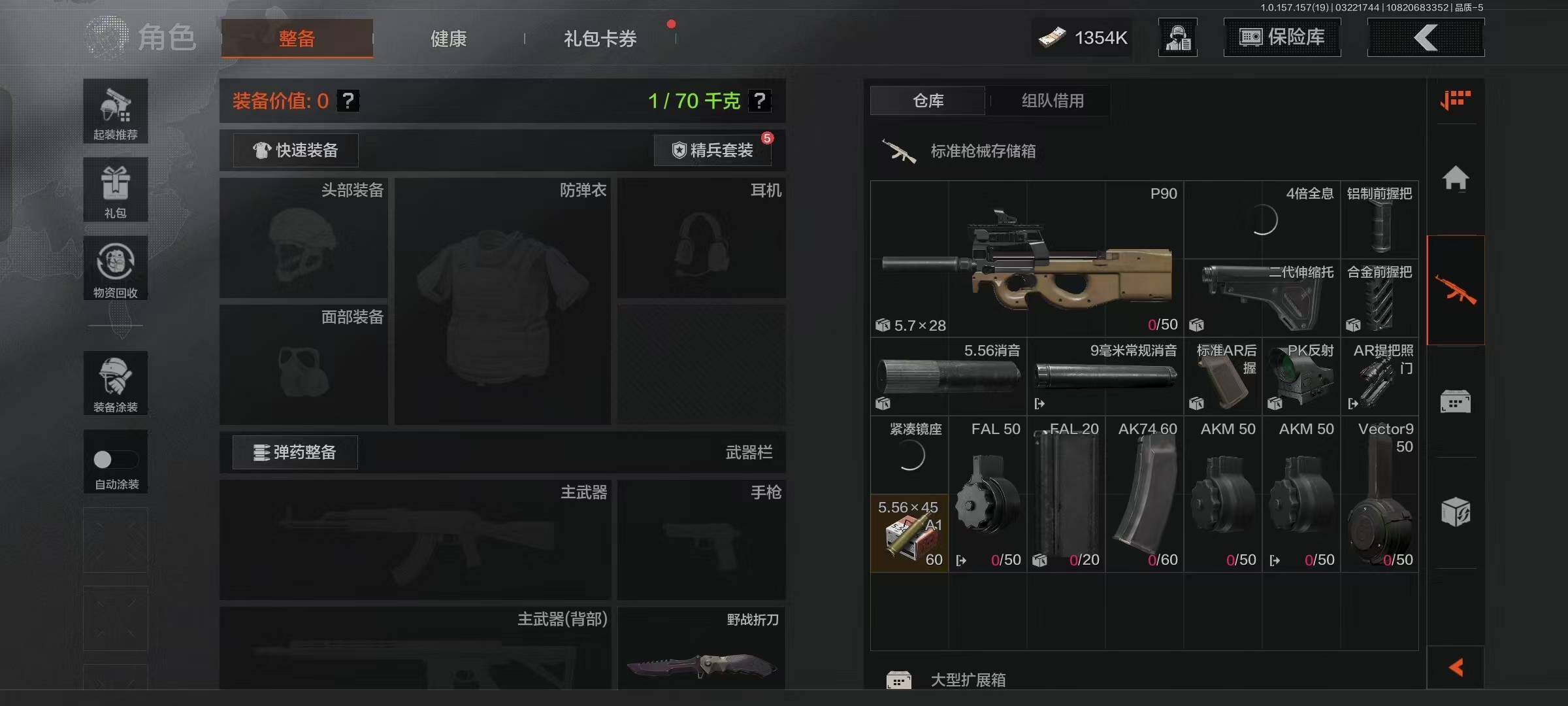Screen dimensions: 1568x706
Task: Open the 物资回收 recycling menu
Action: pos(116,268)
